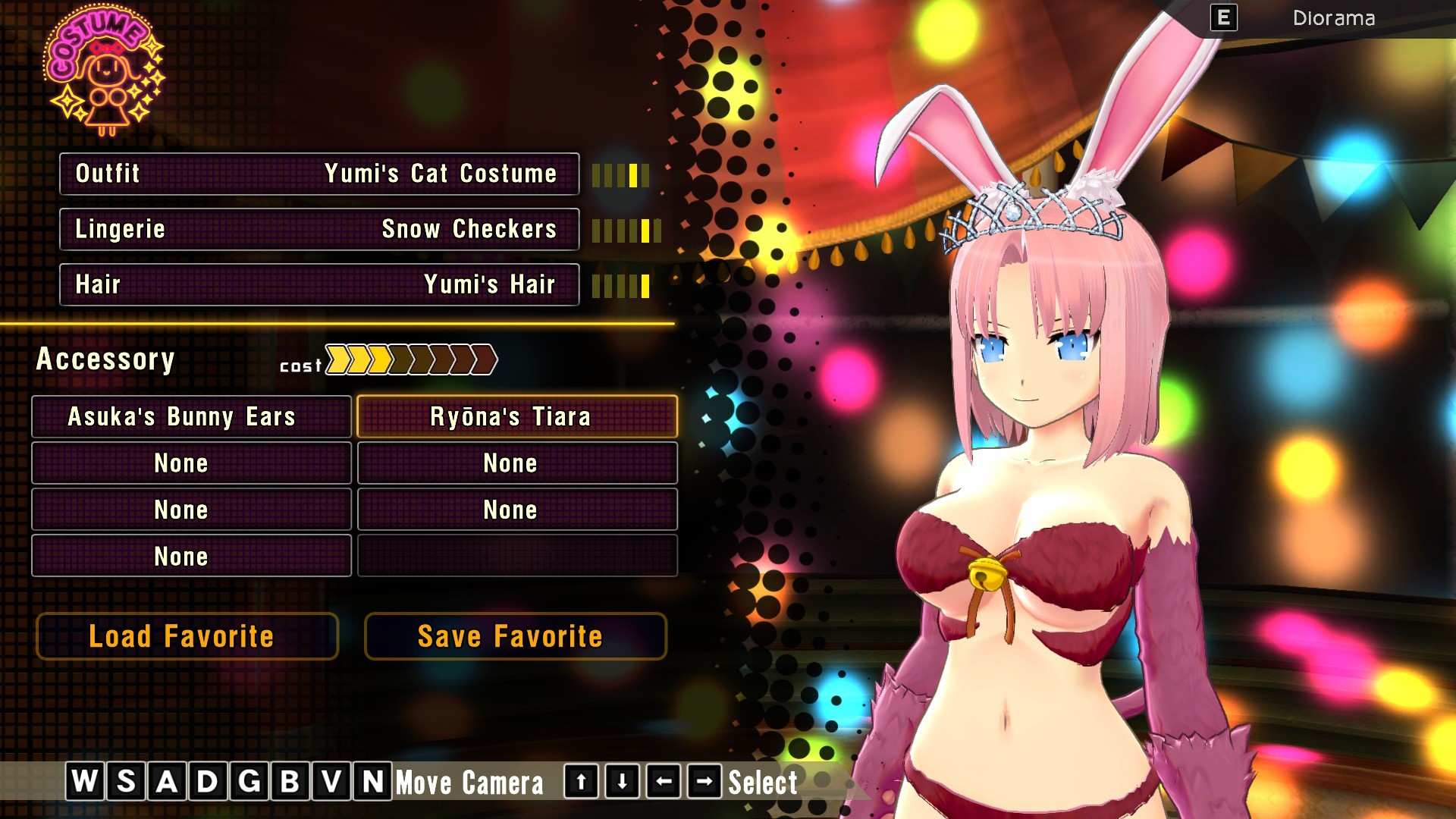This screenshot has height=819, width=1456.
Task: Toggle Asuka's Bunny Ears accessory
Action: (190, 416)
